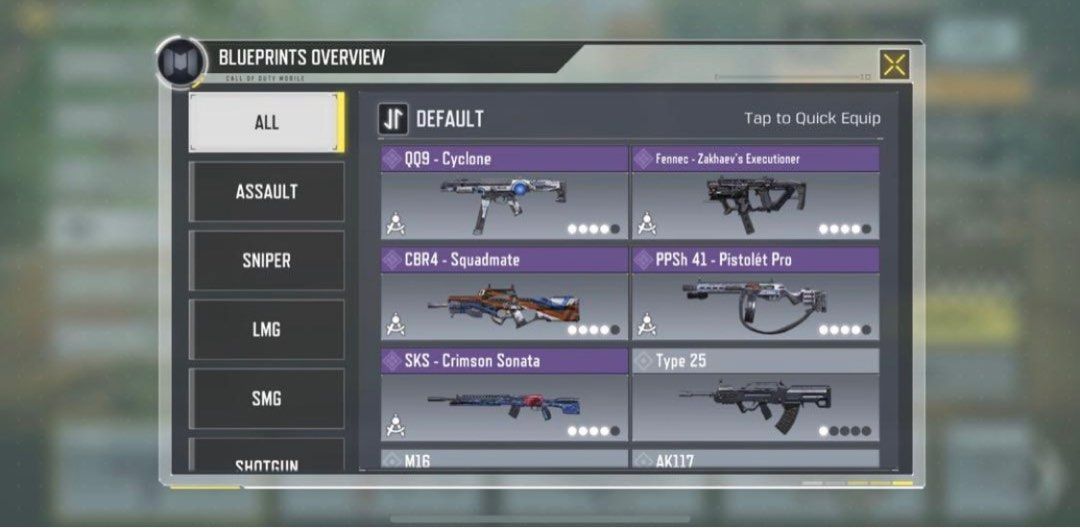Click the M16 weapon entry
The height and width of the screenshot is (528, 1080).
[x=504, y=460]
